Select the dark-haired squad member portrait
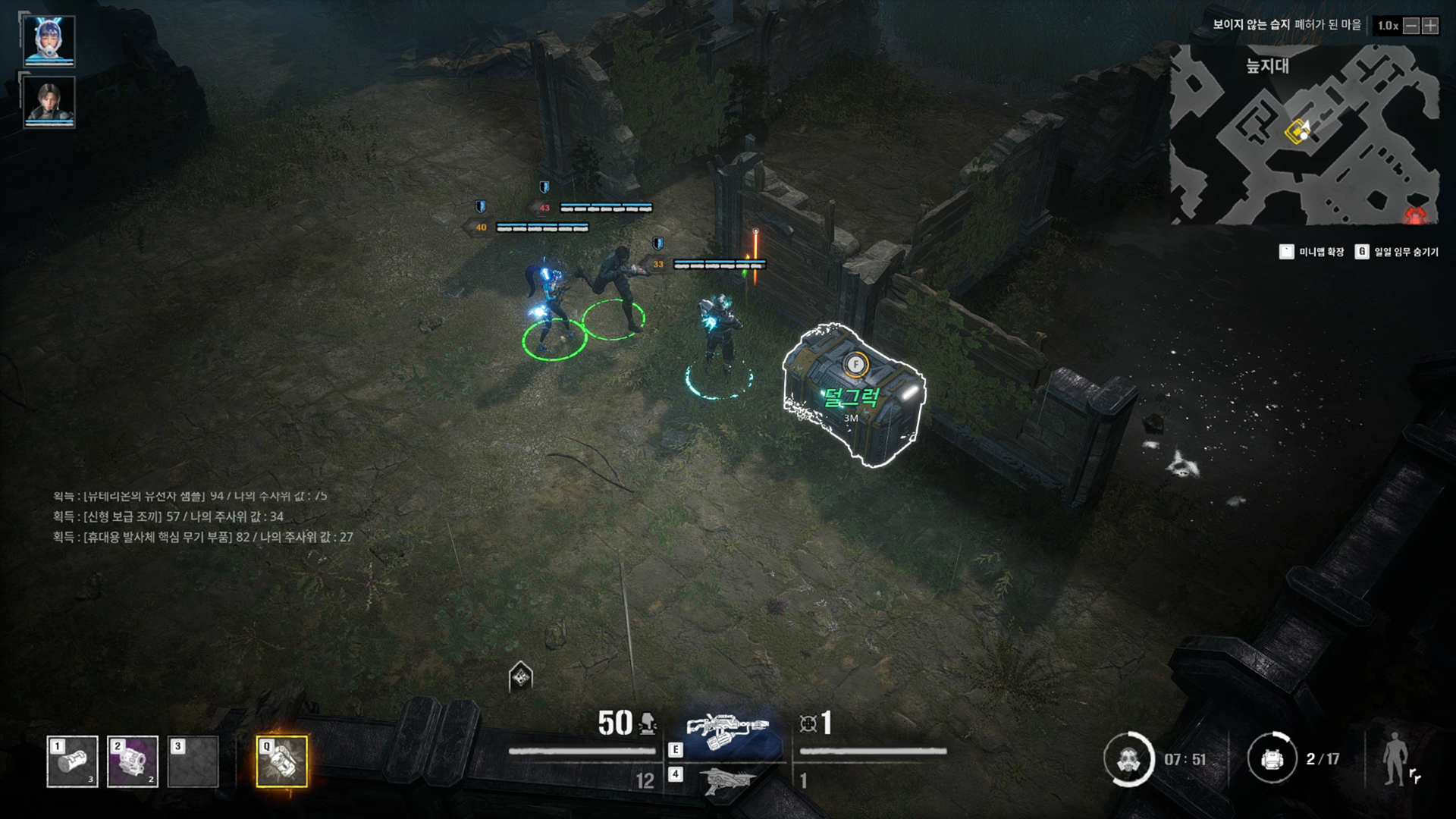Image resolution: width=1456 pixels, height=819 pixels. (x=49, y=101)
